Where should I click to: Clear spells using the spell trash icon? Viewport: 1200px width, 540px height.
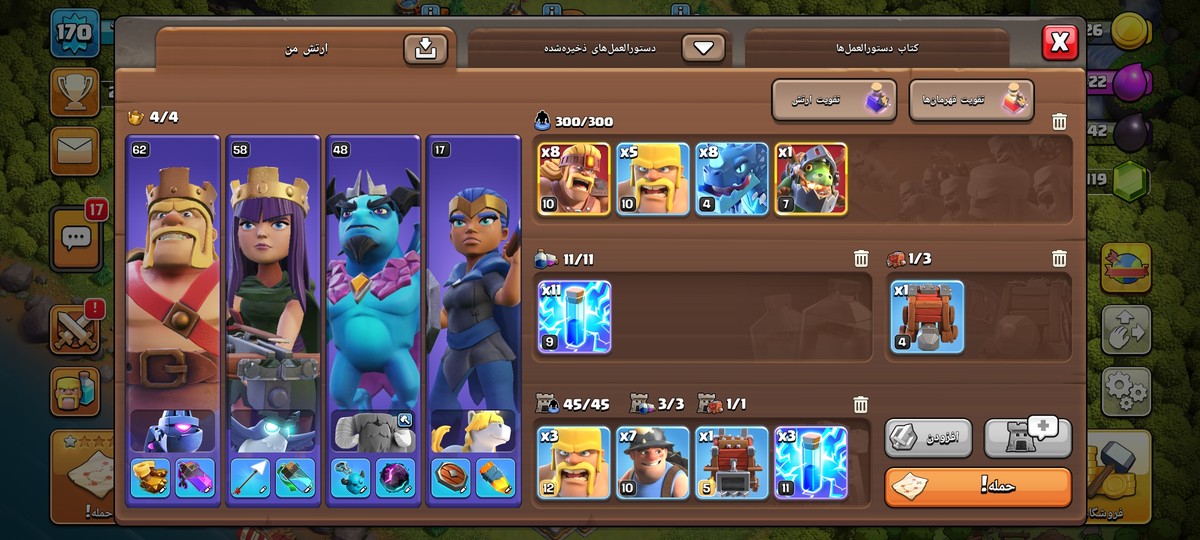860,259
